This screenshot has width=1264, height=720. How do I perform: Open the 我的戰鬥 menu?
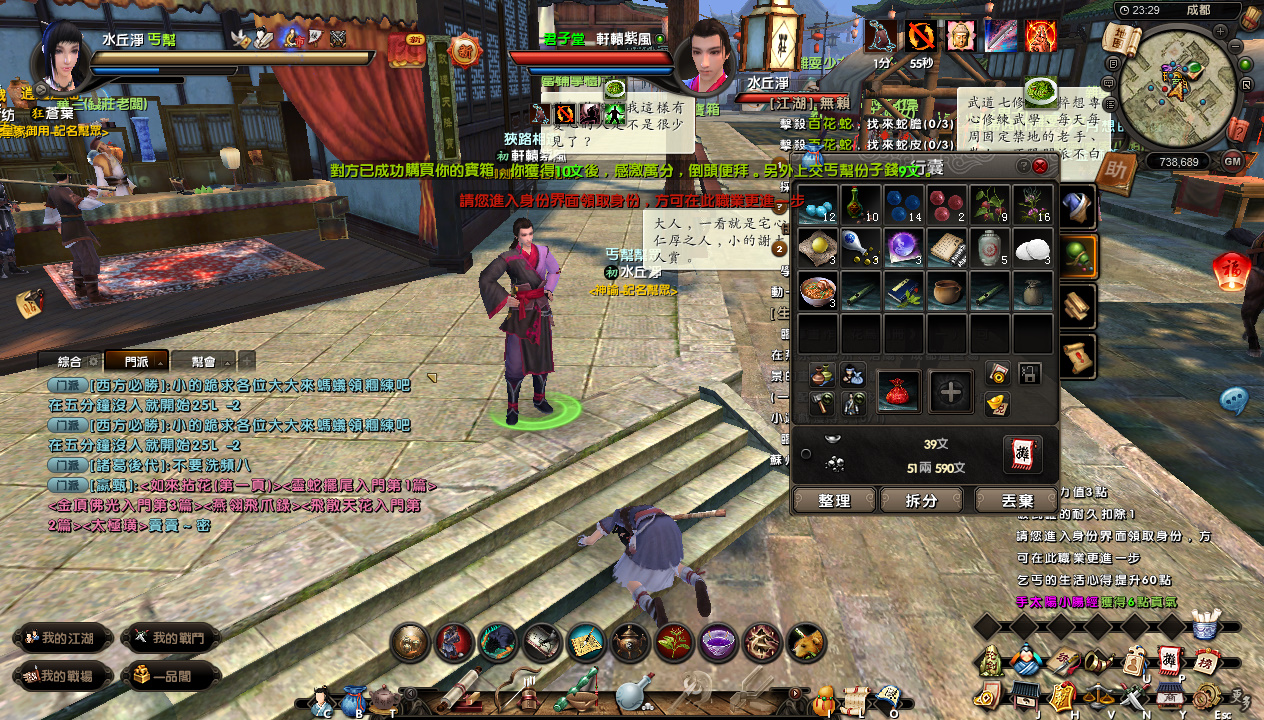[x=170, y=638]
